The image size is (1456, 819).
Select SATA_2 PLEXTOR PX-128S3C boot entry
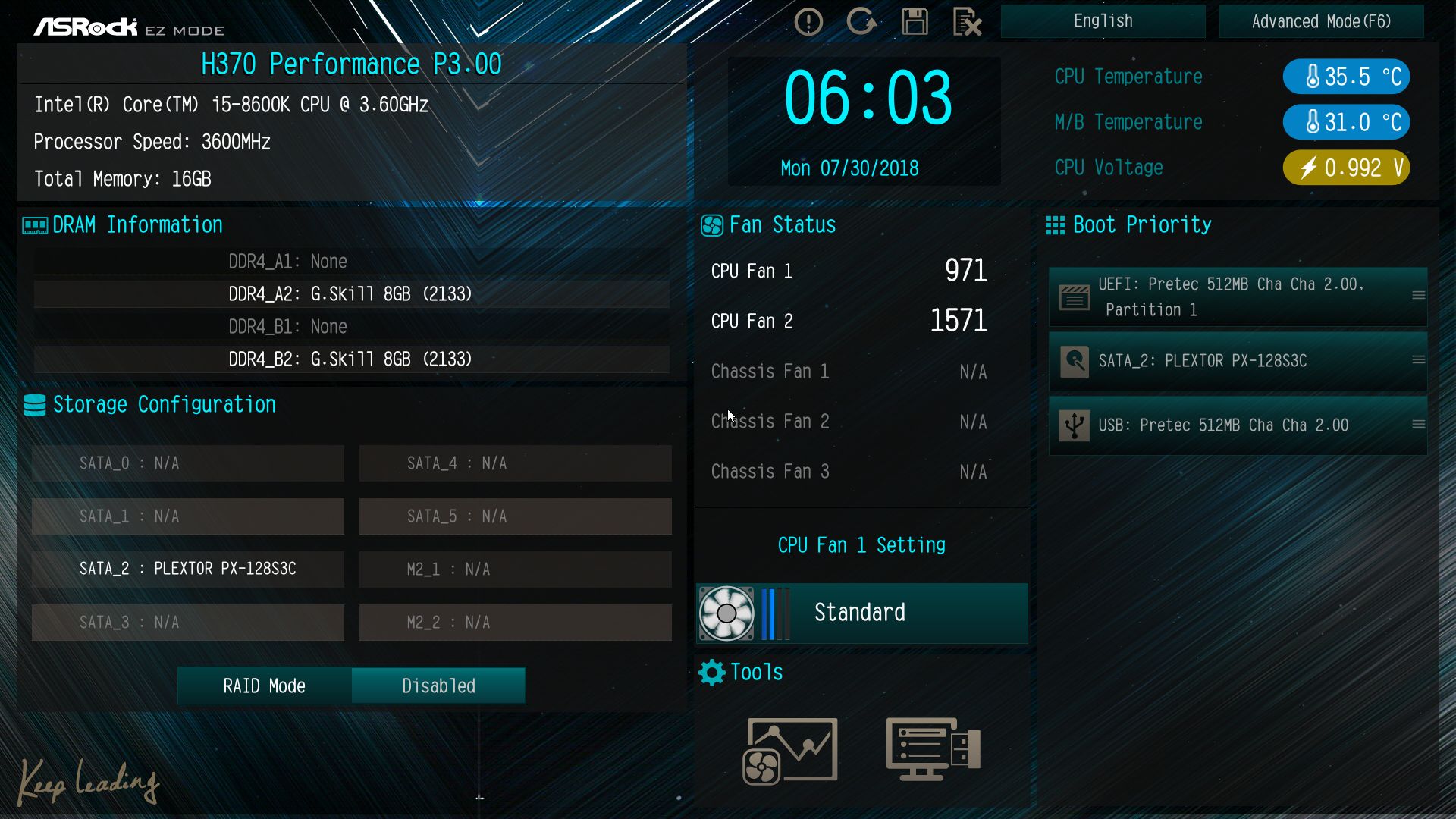(1238, 361)
